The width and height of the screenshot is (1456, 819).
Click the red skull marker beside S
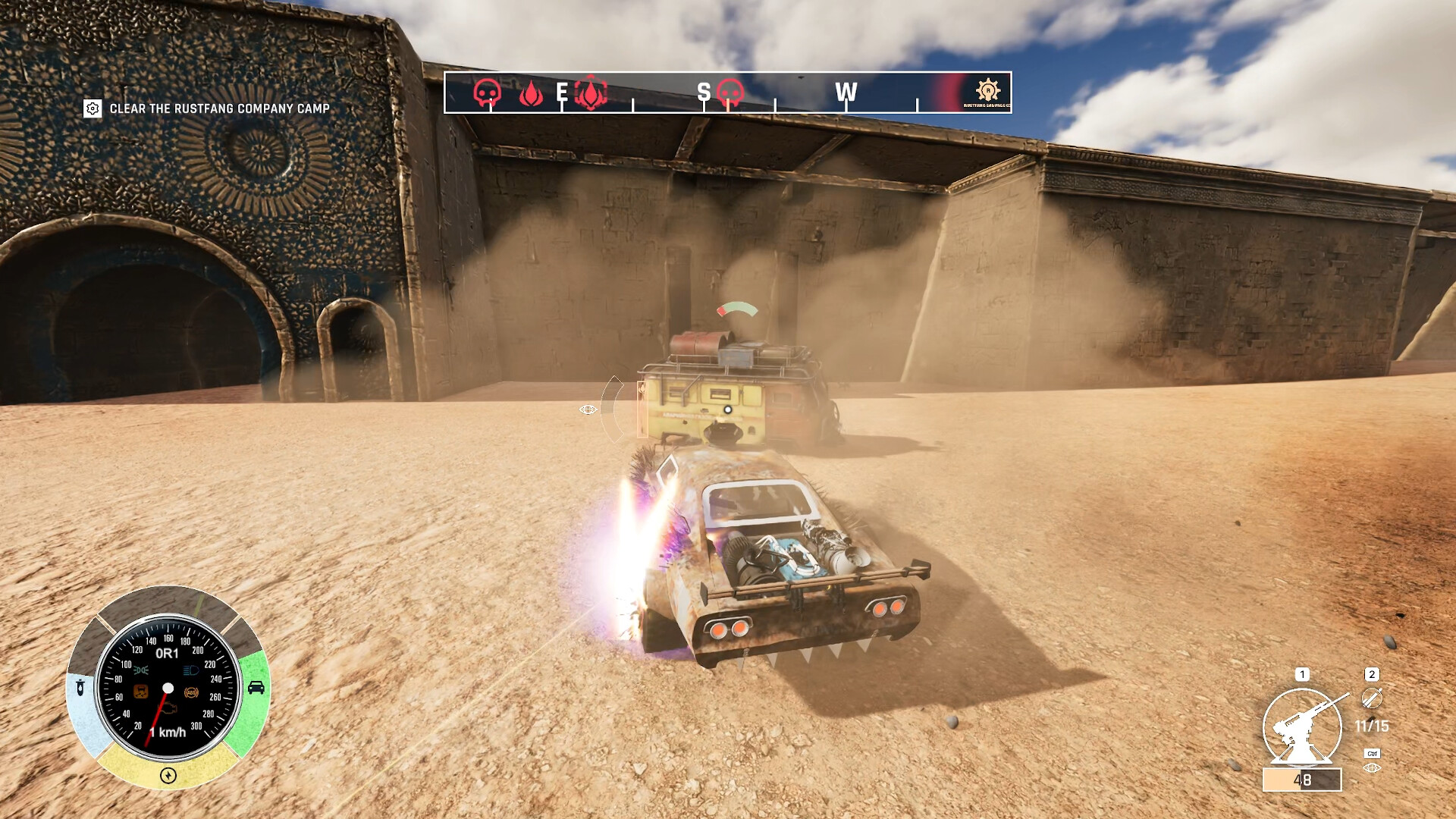(x=730, y=93)
